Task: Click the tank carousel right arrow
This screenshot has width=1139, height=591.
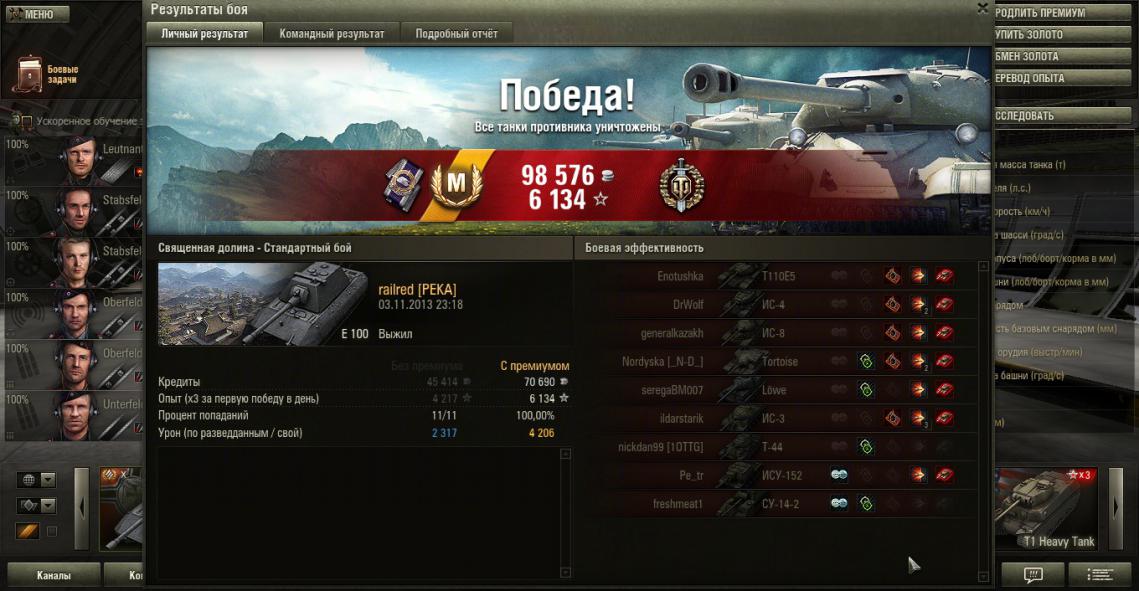Action: pyautogui.click(x=1116, y=508)
